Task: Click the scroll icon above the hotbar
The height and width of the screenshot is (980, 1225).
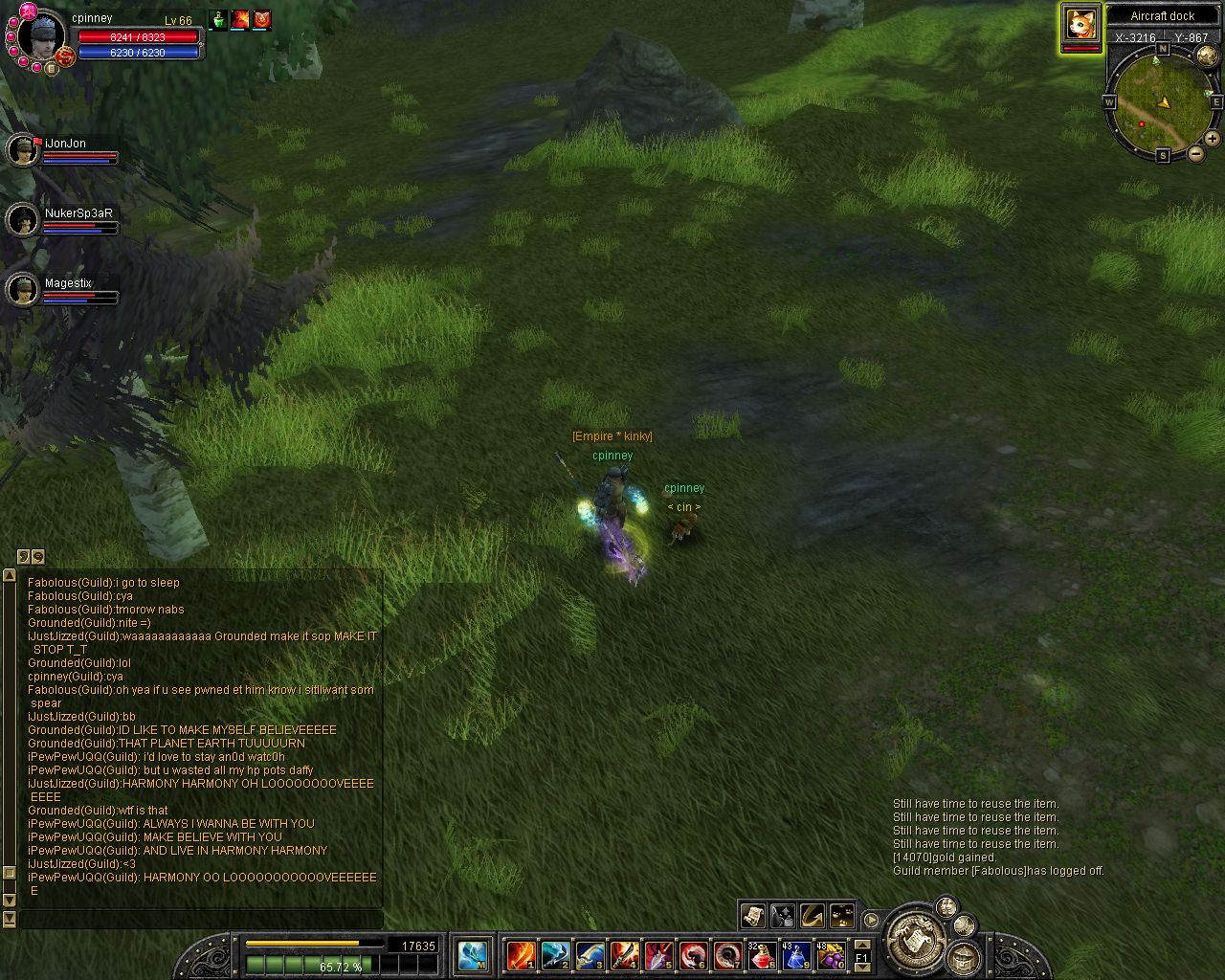Action: click(752, 916)
